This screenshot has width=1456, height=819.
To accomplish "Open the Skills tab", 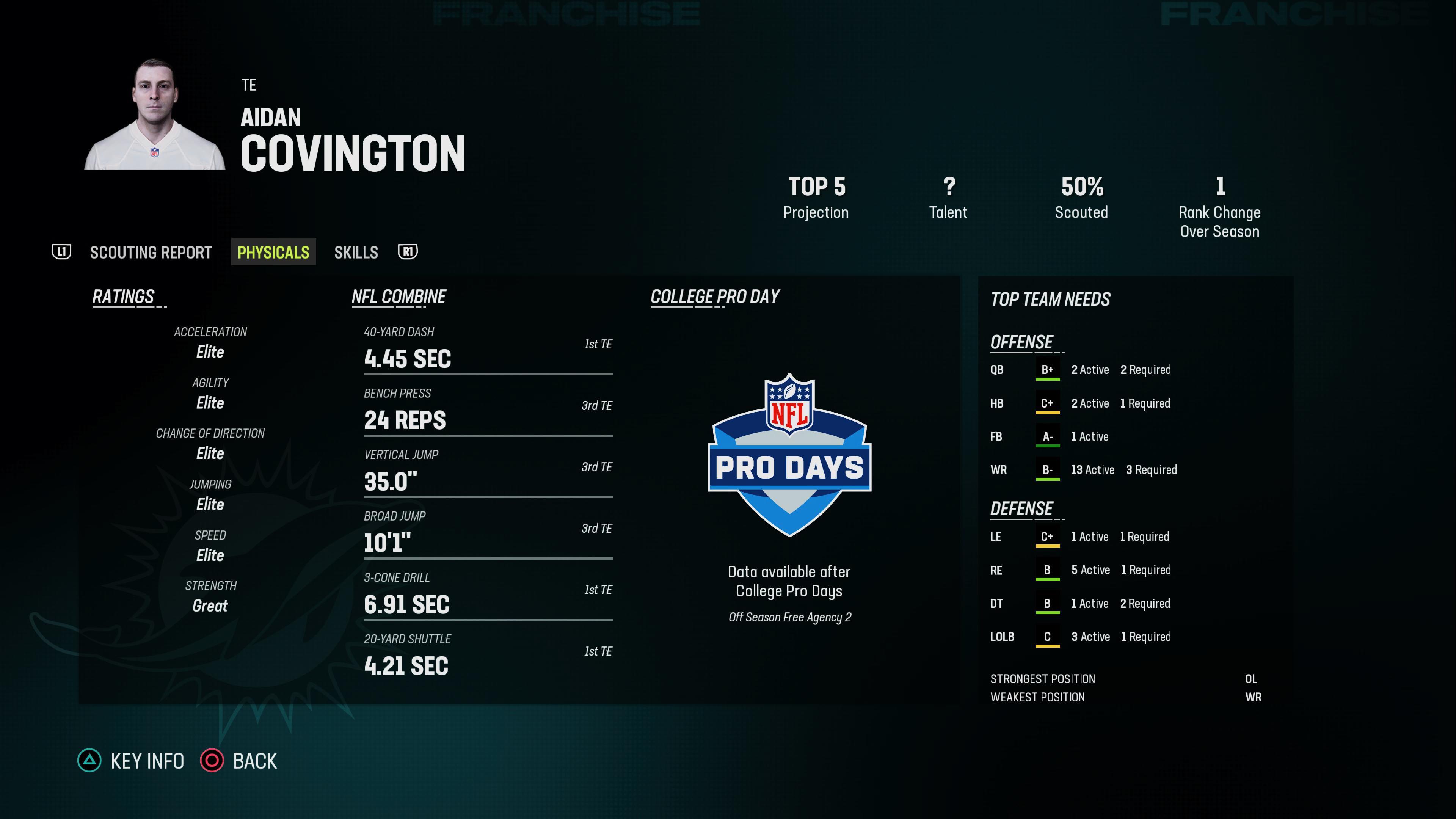I will pyautogui.click(x=356, y=253).
